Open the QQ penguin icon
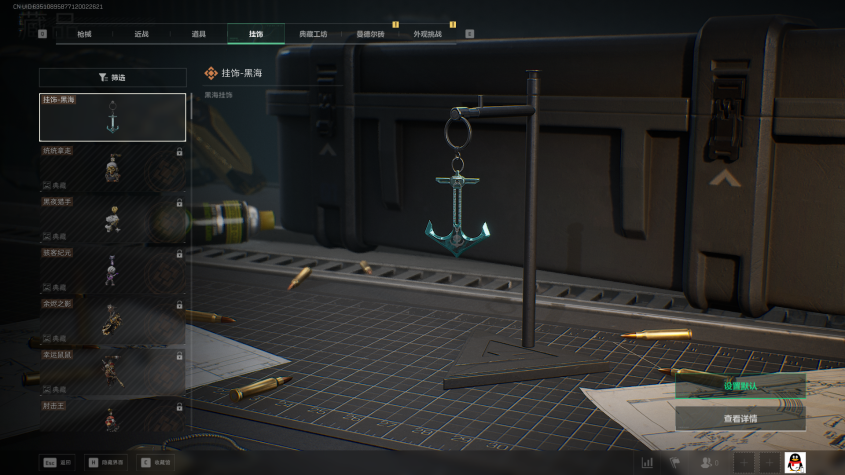This screenshot has width=845, height=475. [794, 462]
